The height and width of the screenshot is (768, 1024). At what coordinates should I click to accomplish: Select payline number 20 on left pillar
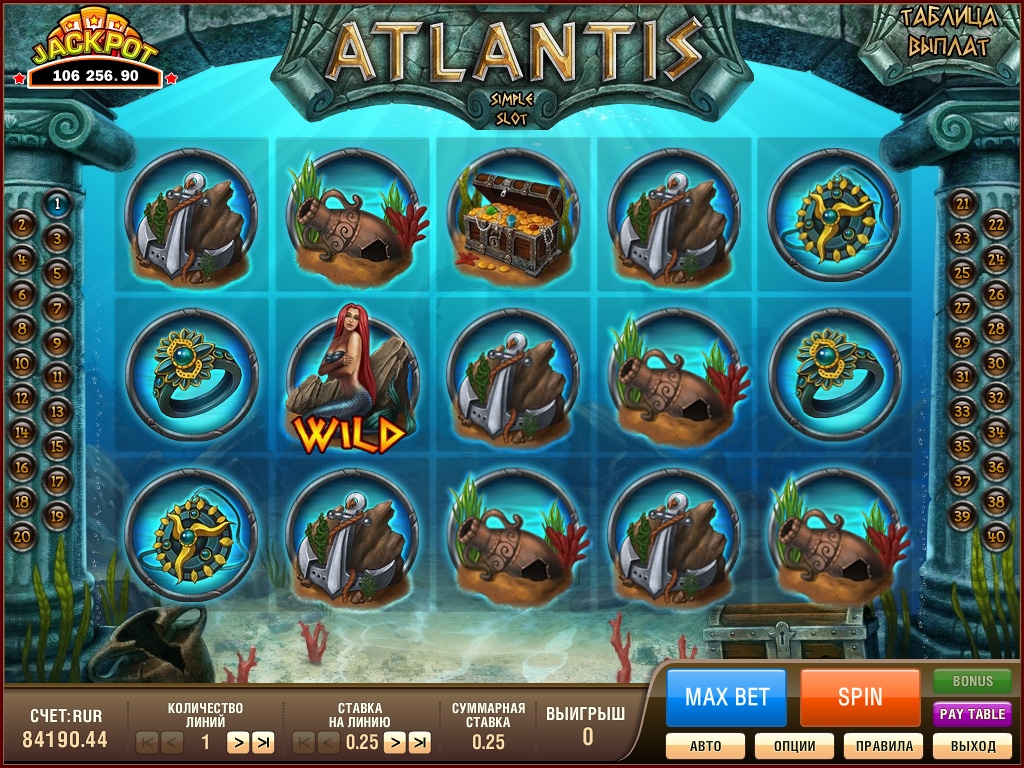(x=23, y=535)
